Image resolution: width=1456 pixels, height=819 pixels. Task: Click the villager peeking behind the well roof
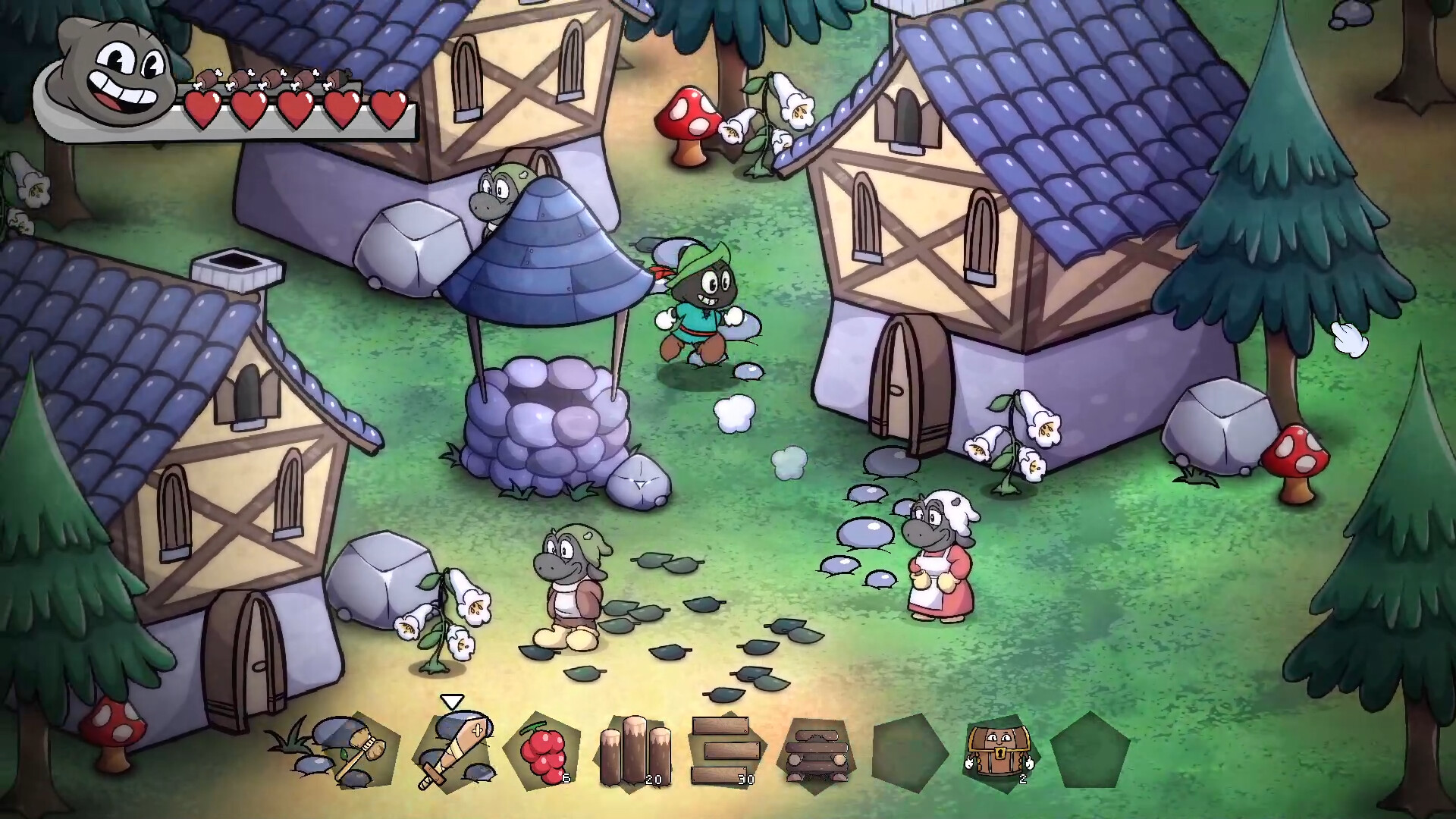[x=497, y=190]
